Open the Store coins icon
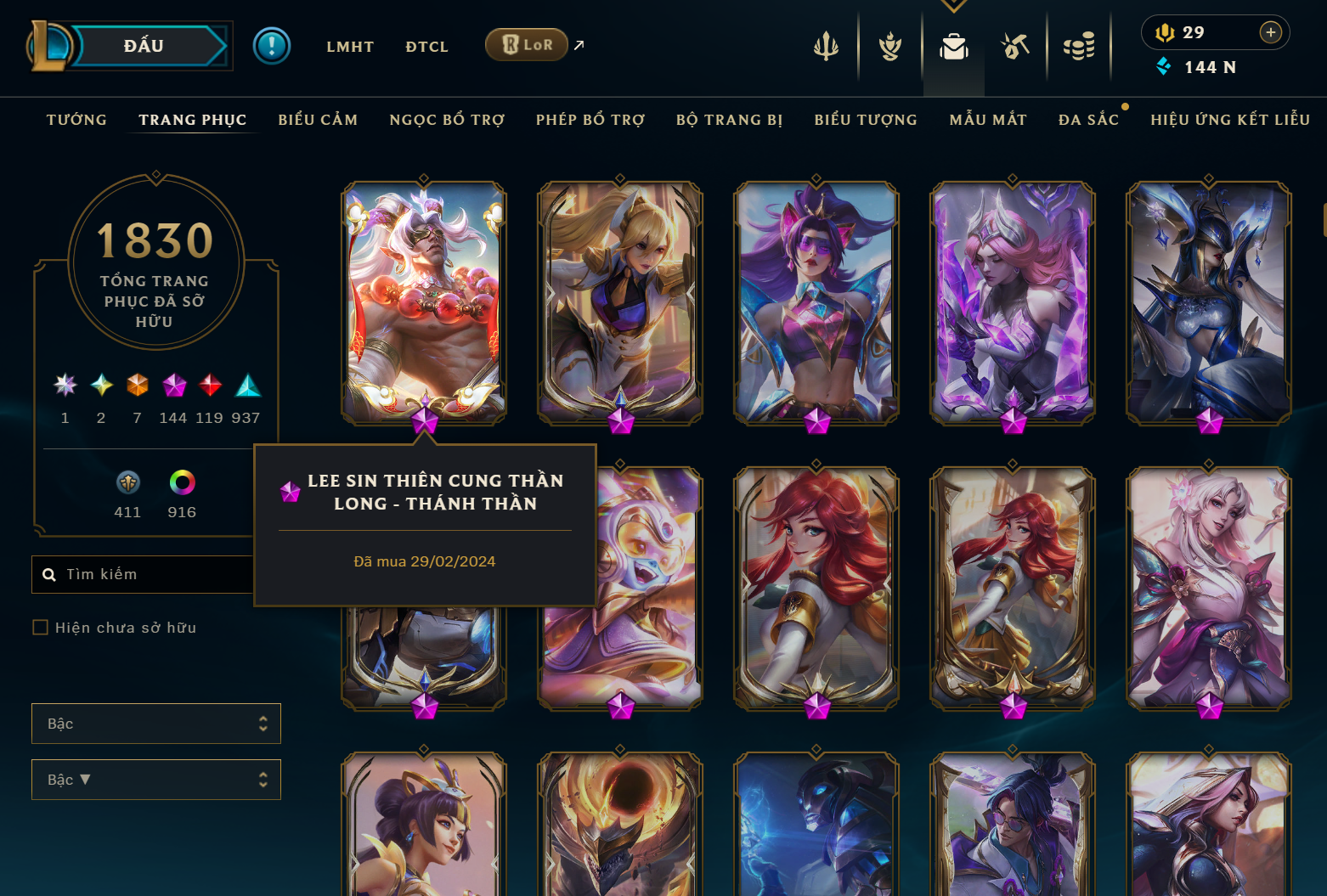This screenshot has width=1327, height=896. pos(1079,47)
